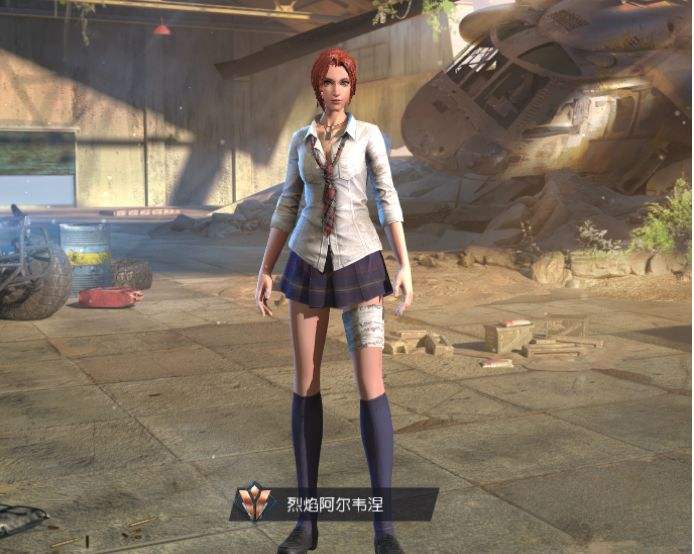Click the rank badge emblem icon
Viewport: 694px width, 554px height.
pyautogui.click(x=256, y=504)
